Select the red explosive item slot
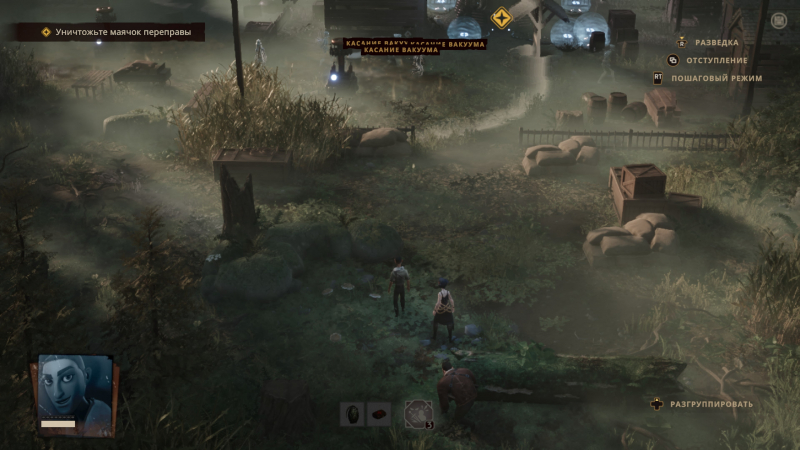Screen dimensions: 800x450 tap(379, 413)
